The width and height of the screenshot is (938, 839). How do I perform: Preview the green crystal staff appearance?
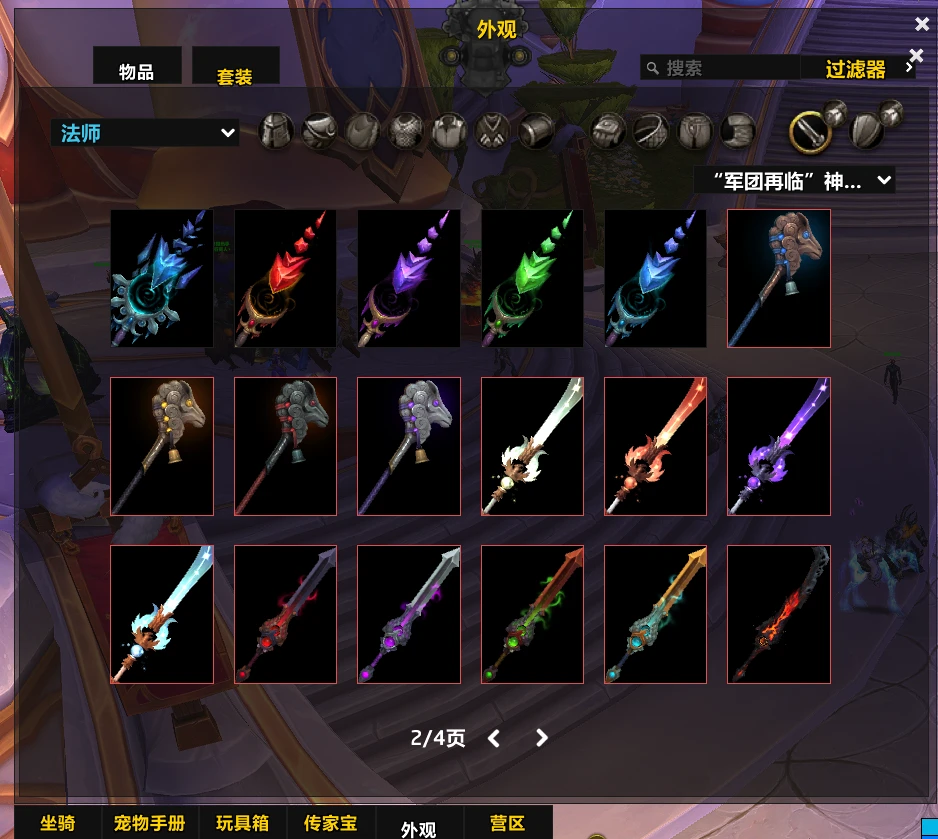tap(532, 278)
